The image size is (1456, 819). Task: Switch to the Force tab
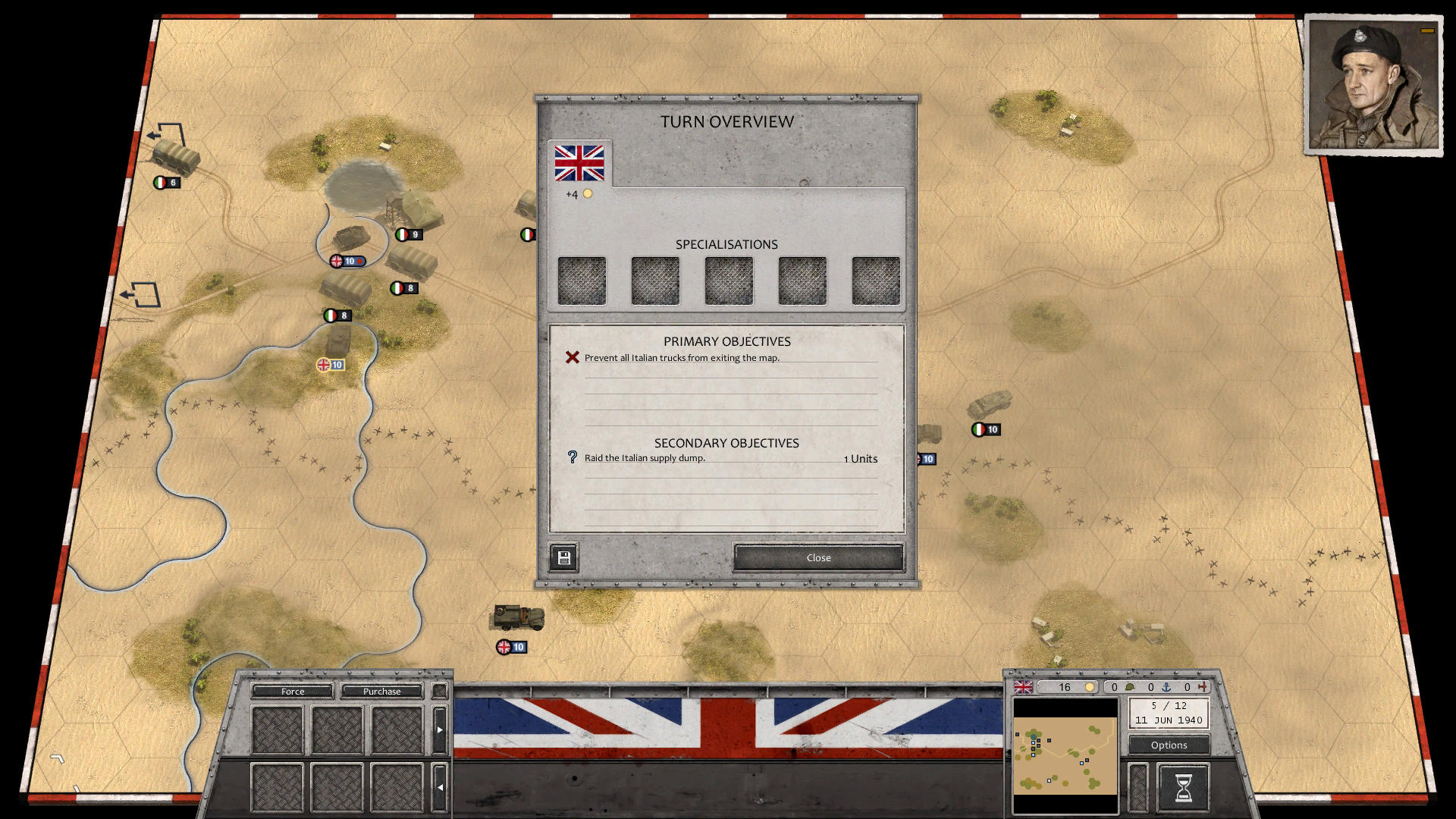[x=292, y=692]
